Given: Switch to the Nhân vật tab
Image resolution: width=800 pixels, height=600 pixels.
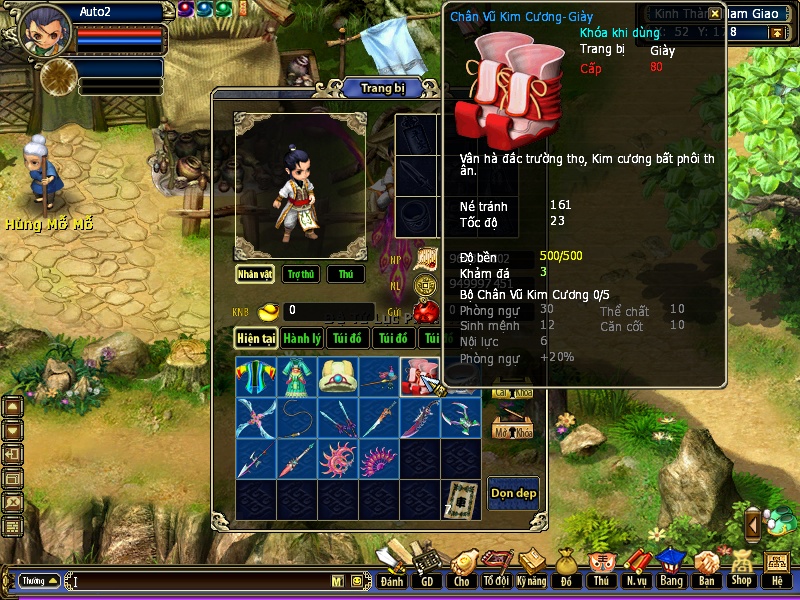Looking at the screenshot, I should [255, 274].
